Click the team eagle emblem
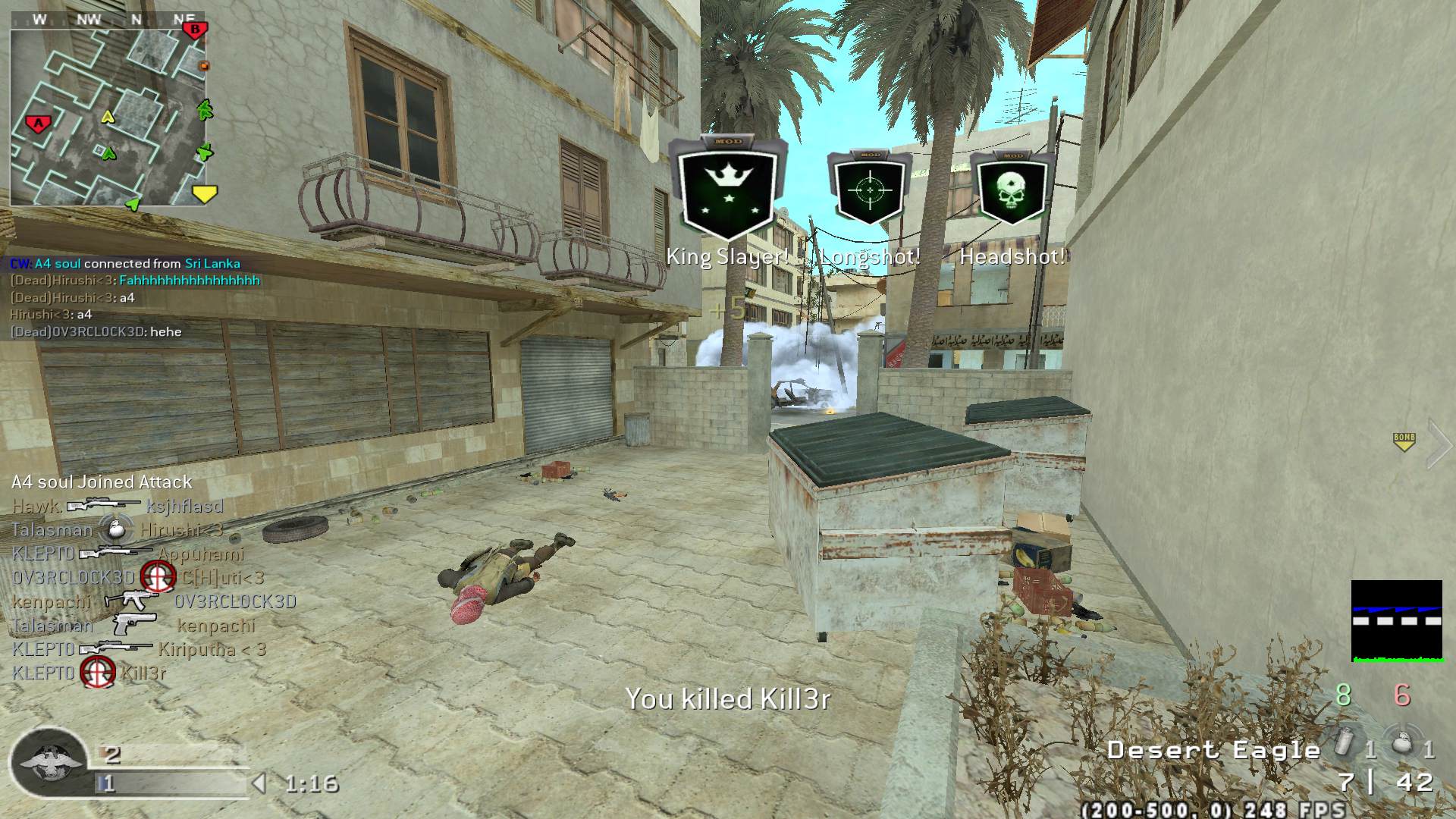The width and height of the screenshot is (1456, 819). [50, 761]
